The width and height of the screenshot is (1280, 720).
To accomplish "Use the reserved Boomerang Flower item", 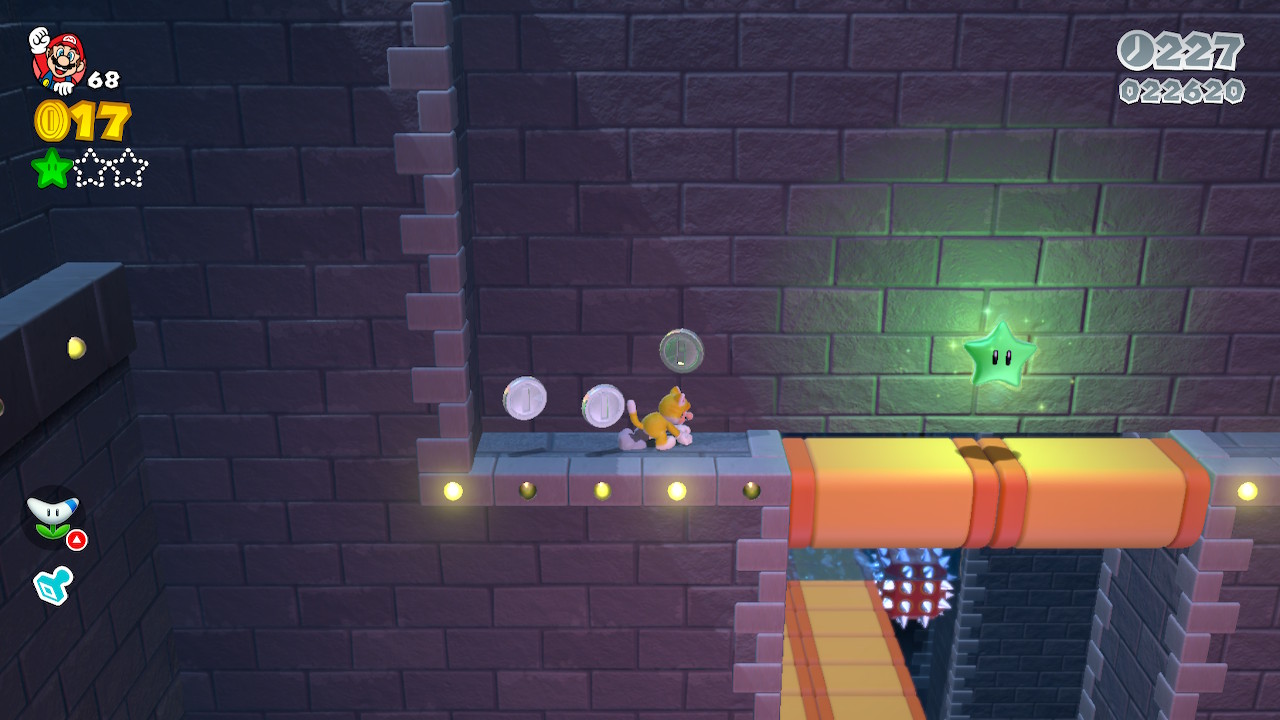I will pos(53,516).
